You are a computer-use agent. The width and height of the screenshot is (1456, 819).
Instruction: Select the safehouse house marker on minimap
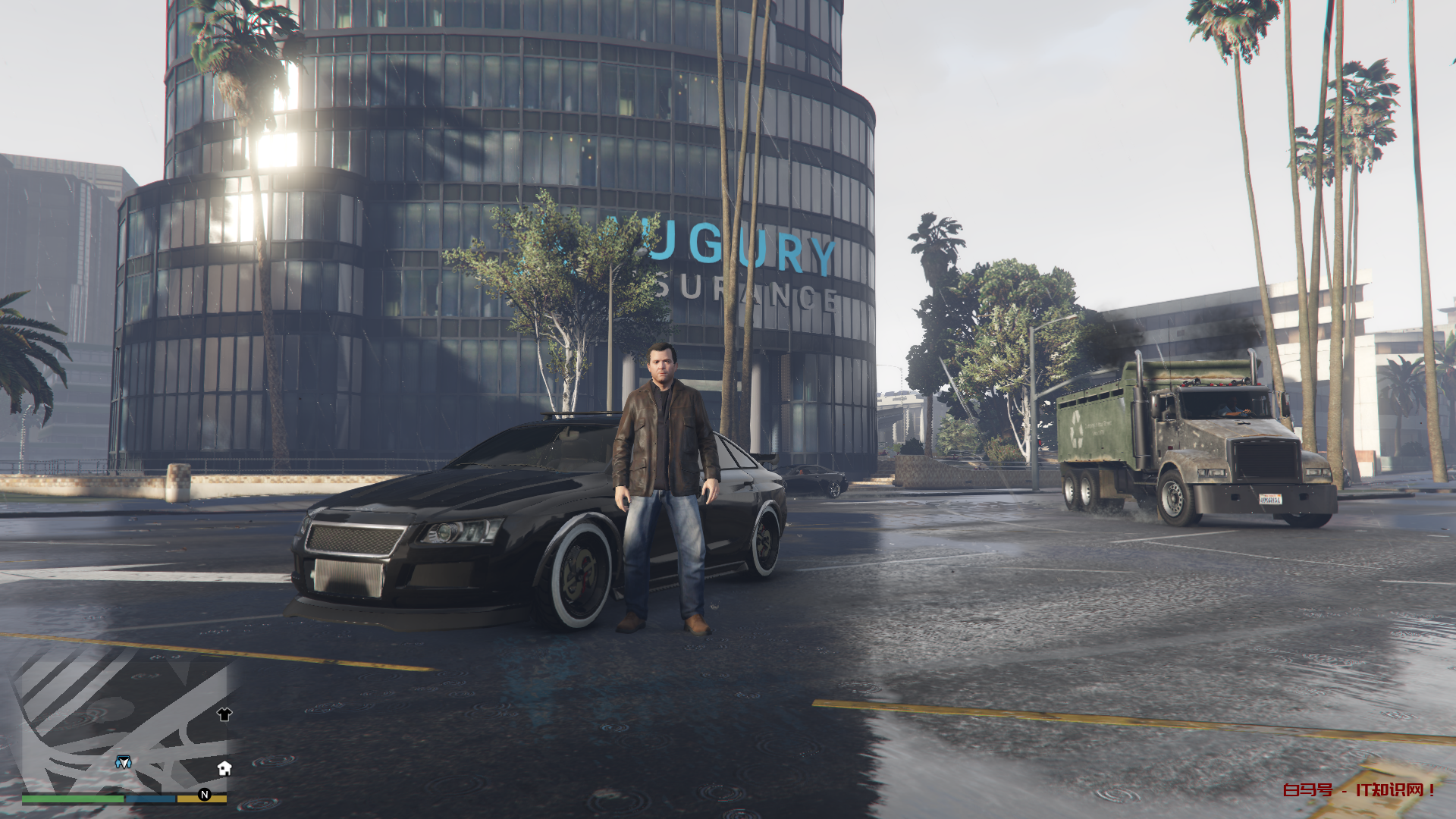tap(224, 768)
